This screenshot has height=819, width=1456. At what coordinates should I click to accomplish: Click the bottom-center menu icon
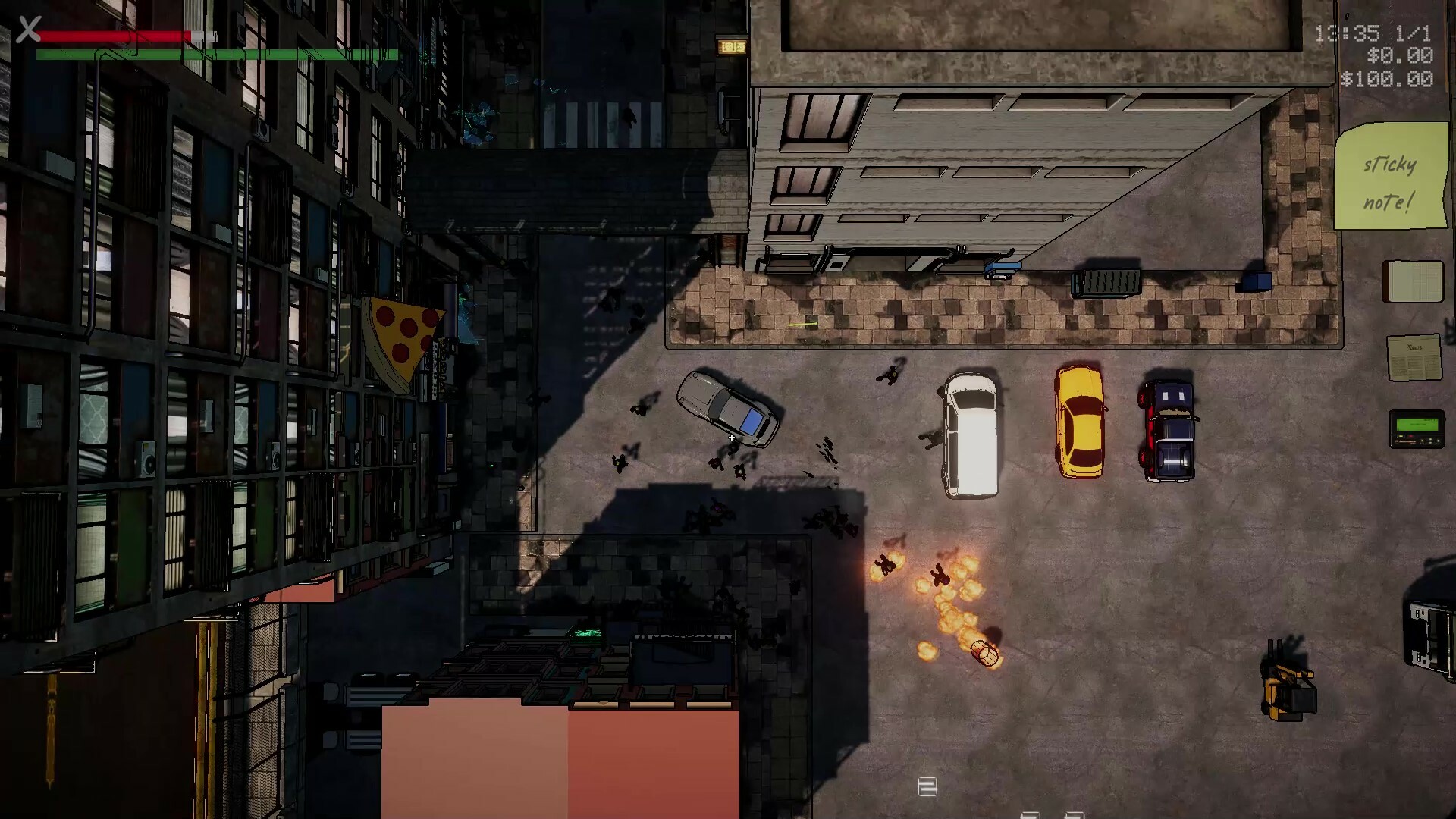[x=928, y=787]
